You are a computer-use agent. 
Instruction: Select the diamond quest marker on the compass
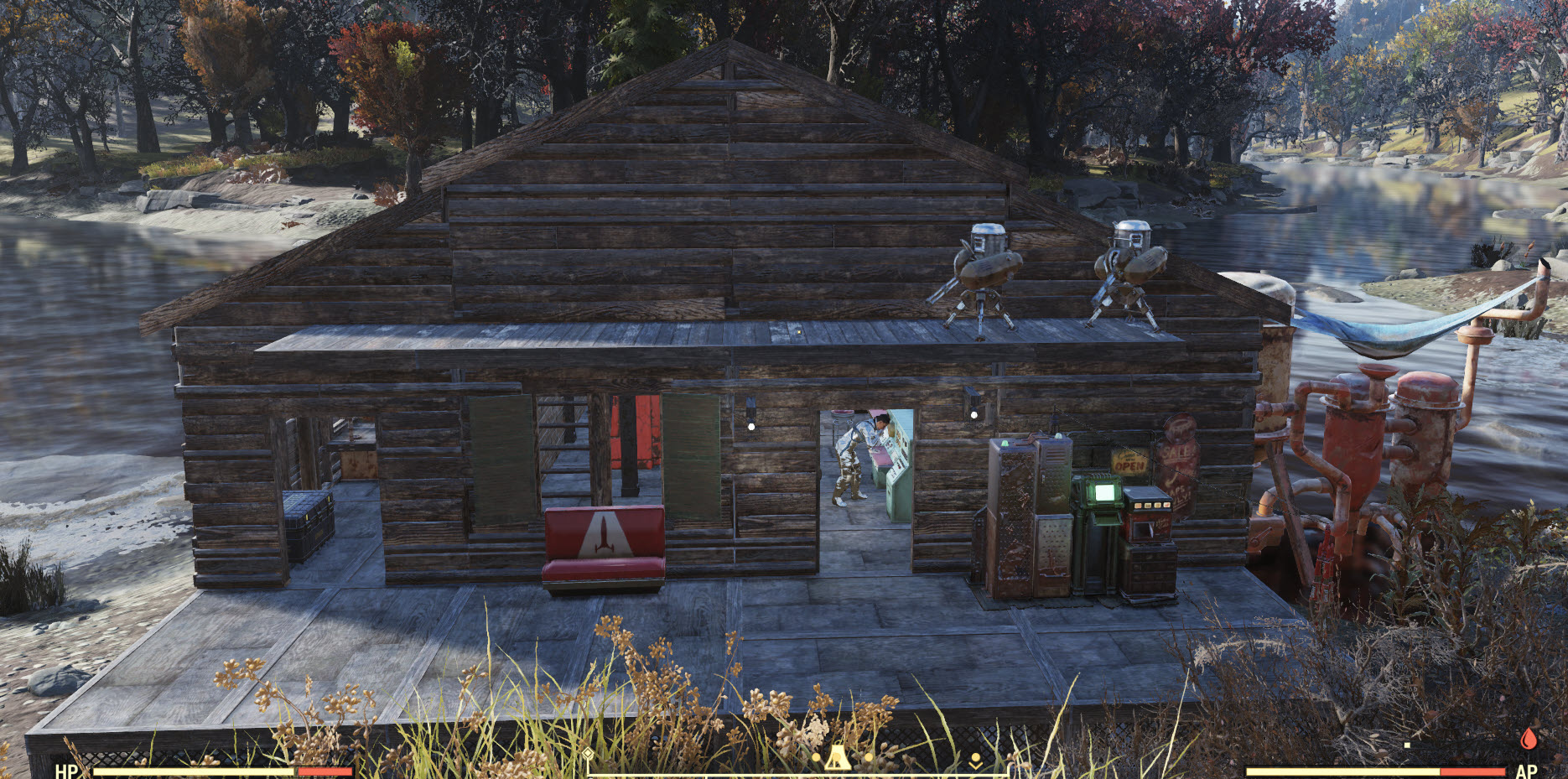tap(588, 754)
